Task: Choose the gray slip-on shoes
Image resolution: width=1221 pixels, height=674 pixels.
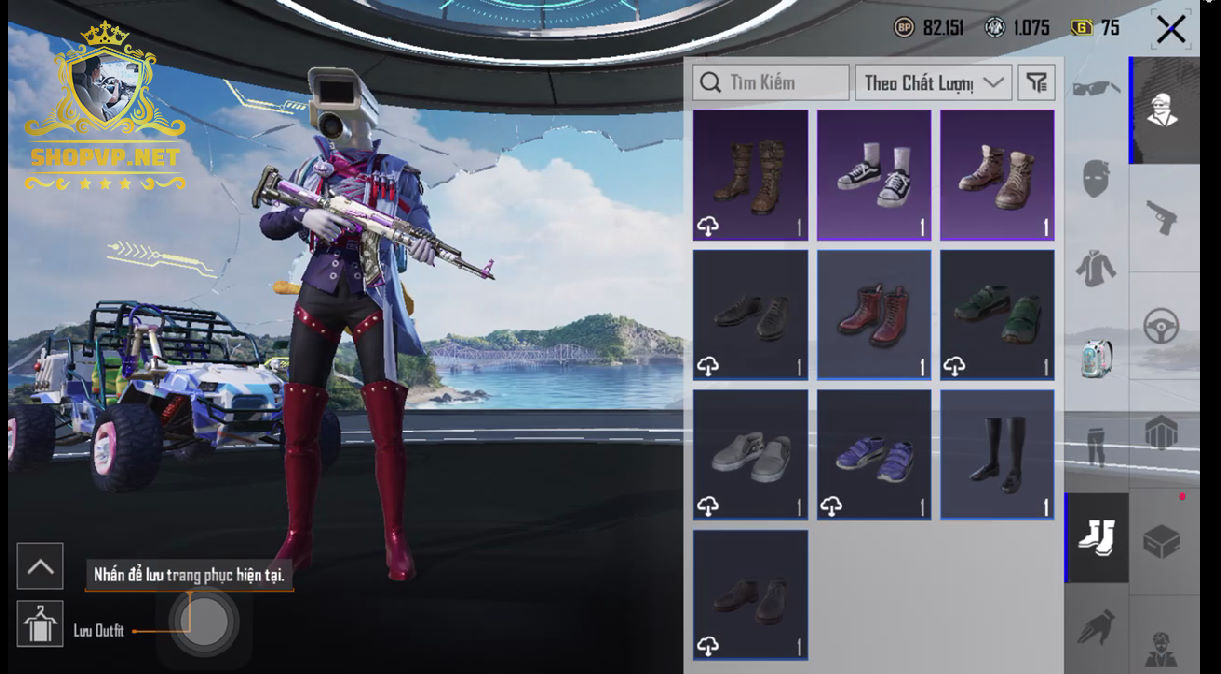Action: coord(750,455)
